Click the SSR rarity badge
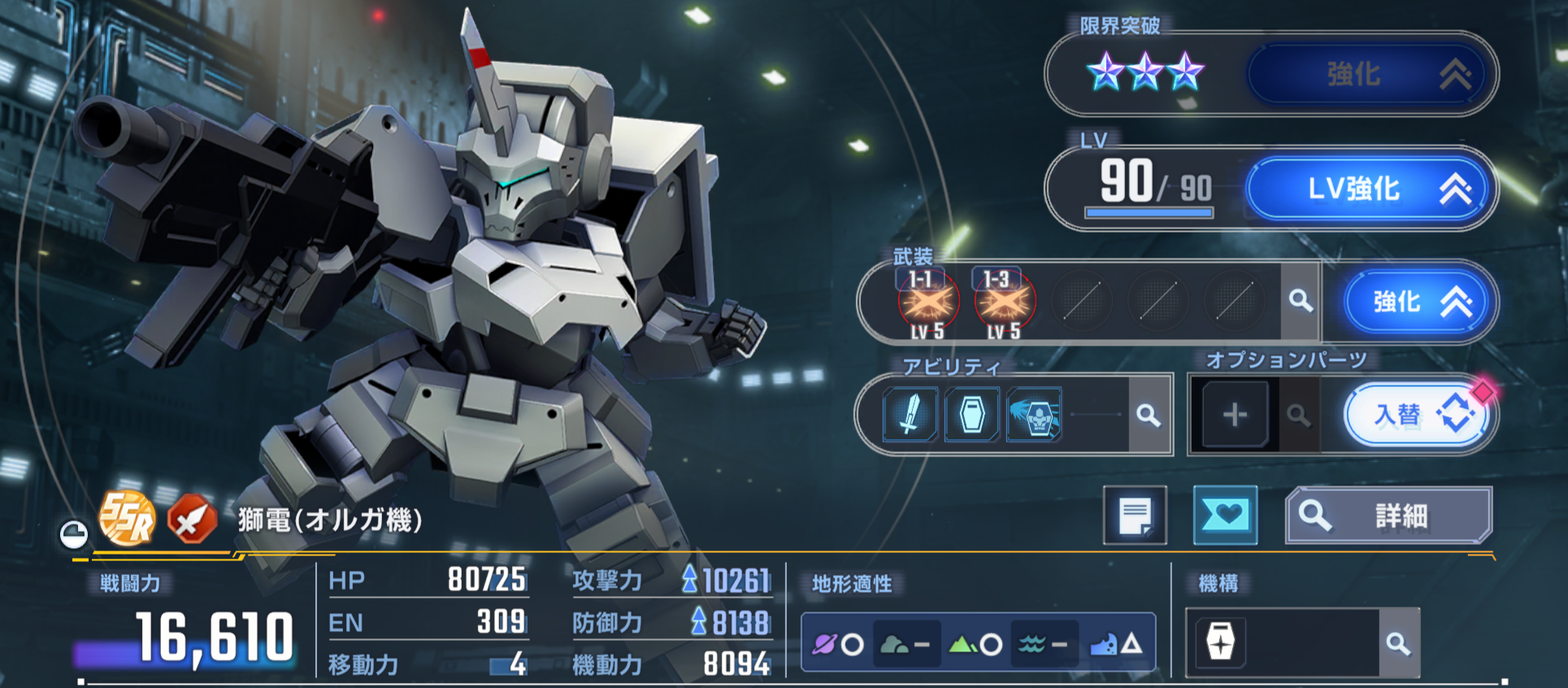This screenshot has height=688, width=1568. pyautogui.click(x=127, y=519)
